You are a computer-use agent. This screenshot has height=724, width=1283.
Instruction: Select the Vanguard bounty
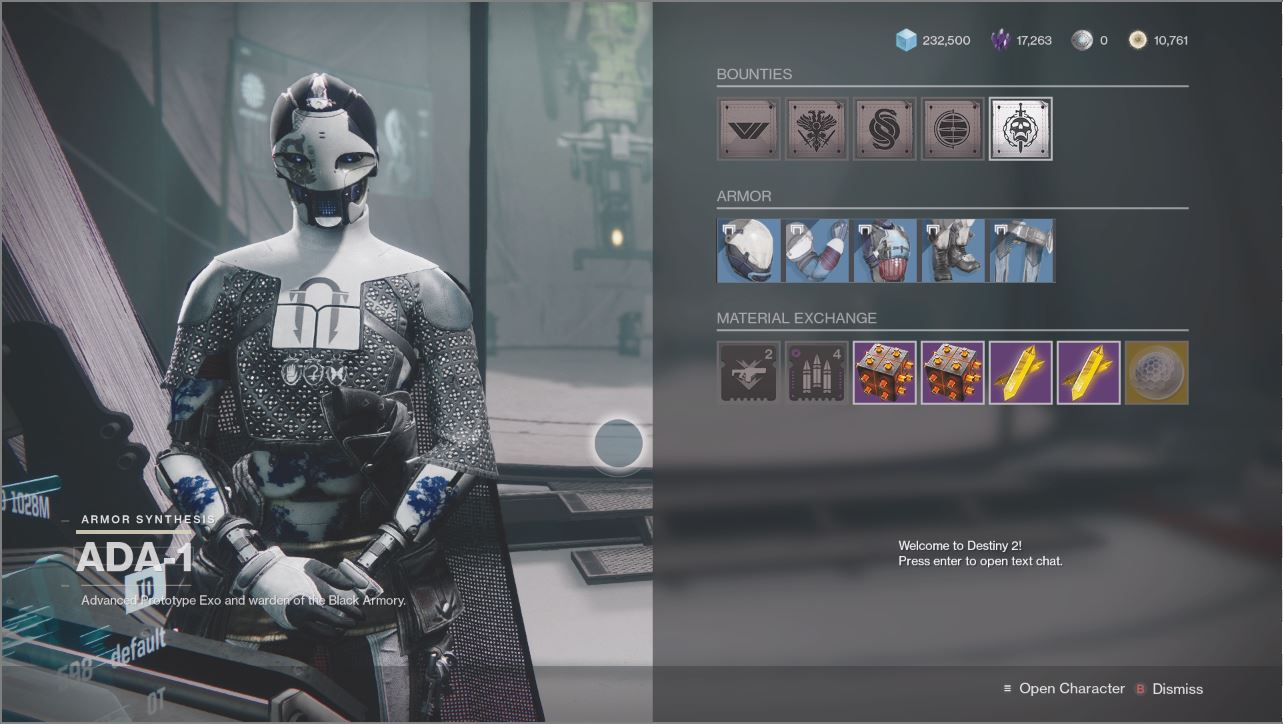[749, 129]
